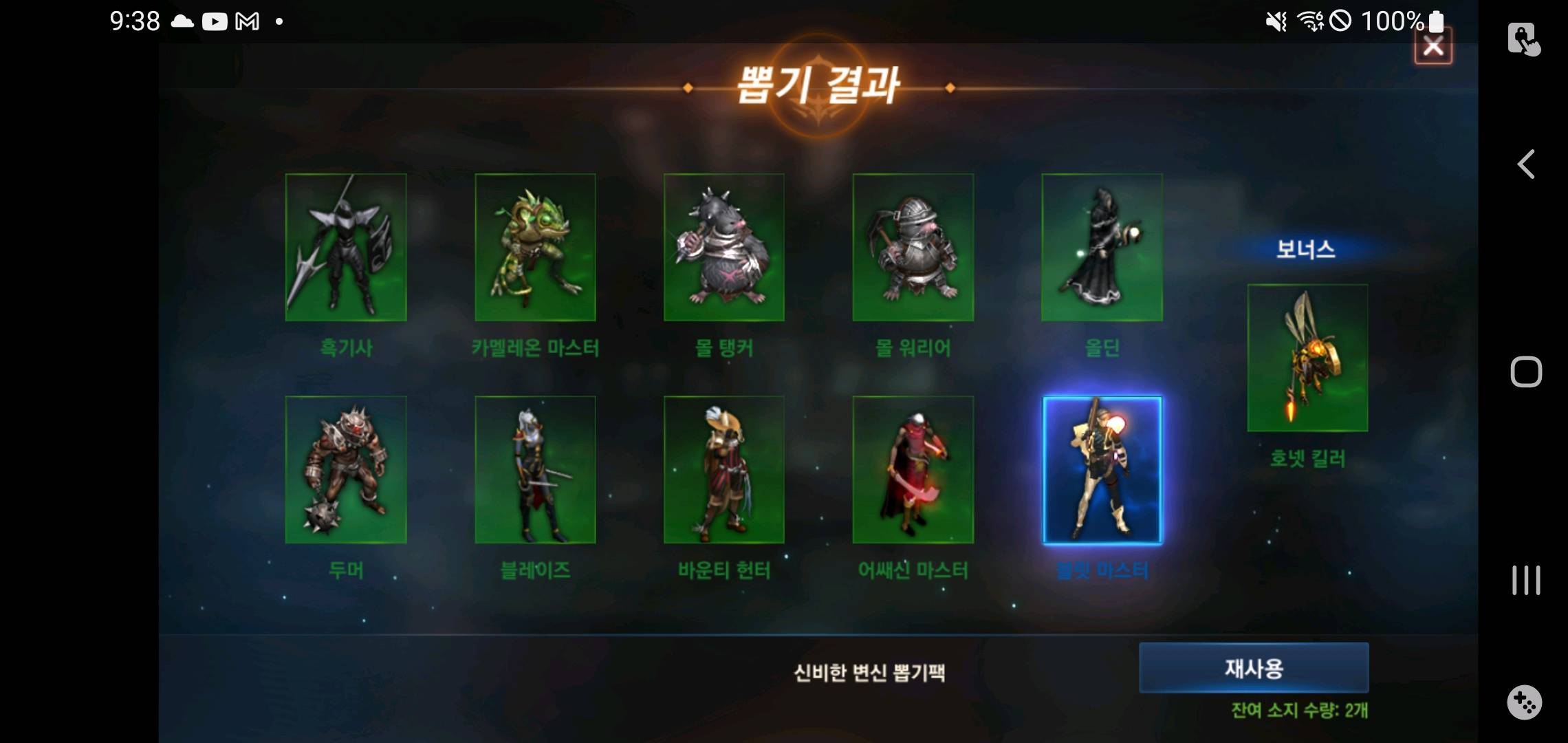Tap the cloud notification icon
Screen dimensions: 1568x743
182,21
